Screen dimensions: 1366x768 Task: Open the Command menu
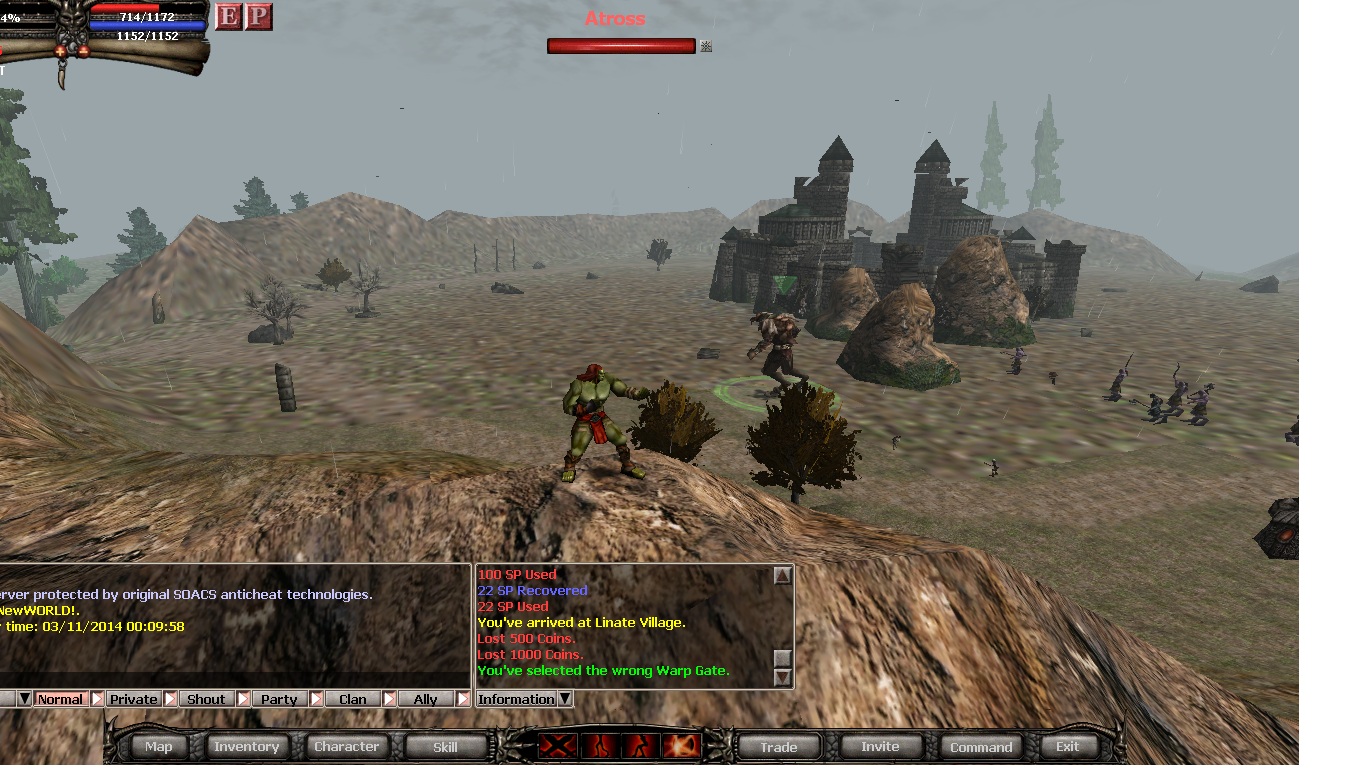[x=980, y=746]
